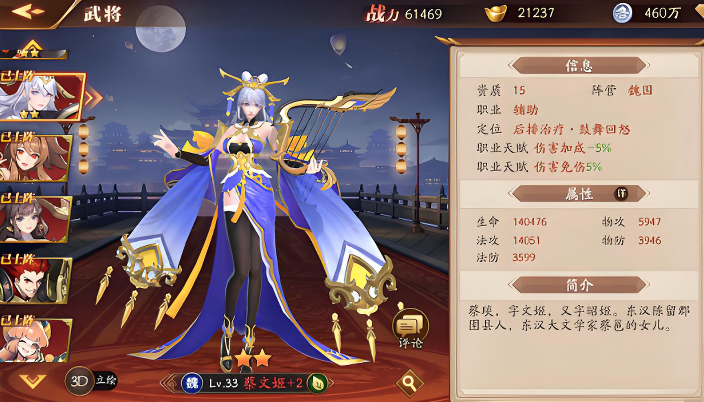Click the 魏 faction badge

coord(190,382)
